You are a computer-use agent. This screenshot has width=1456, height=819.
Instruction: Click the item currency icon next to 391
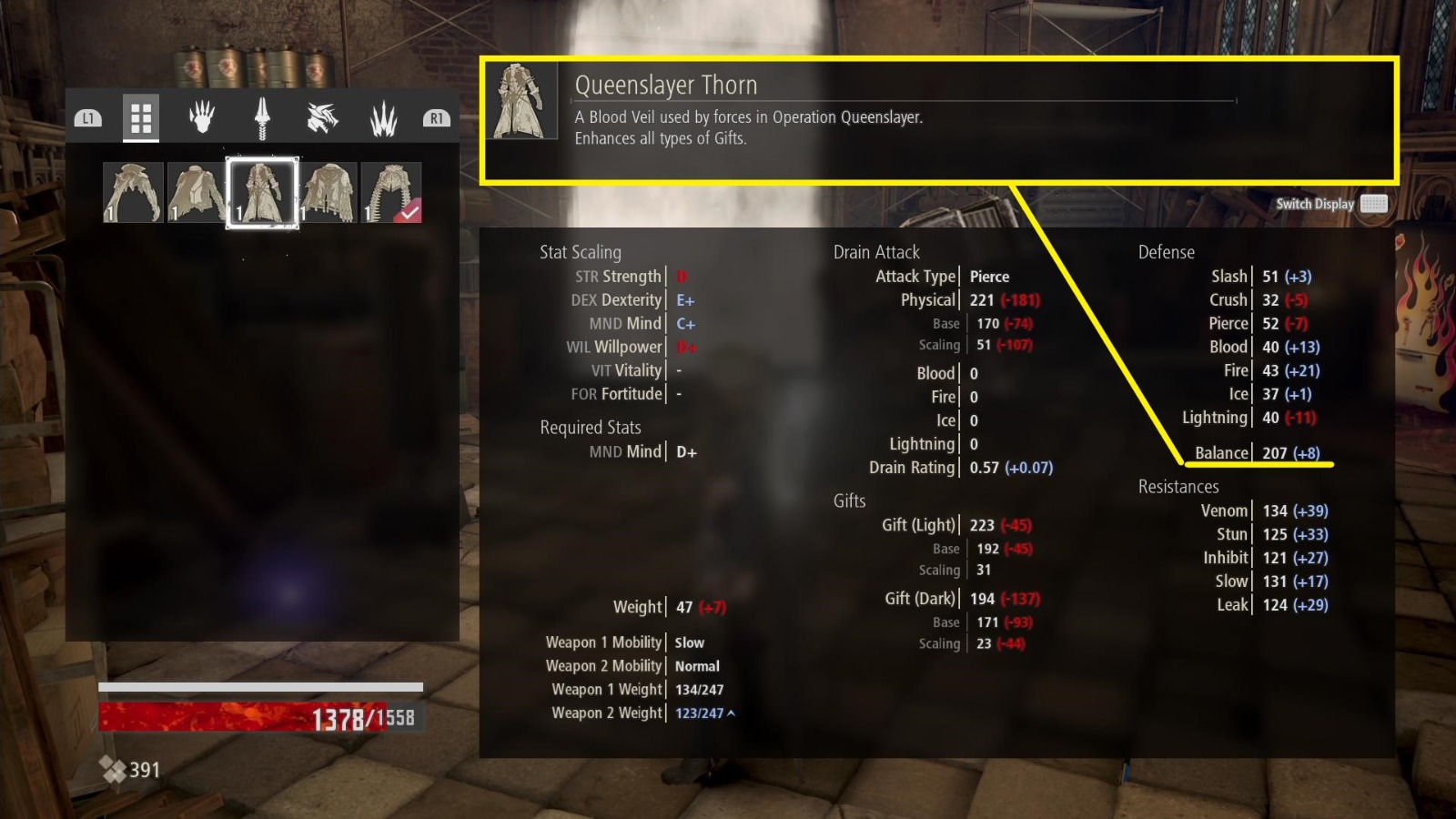click(x=115, y=769)
